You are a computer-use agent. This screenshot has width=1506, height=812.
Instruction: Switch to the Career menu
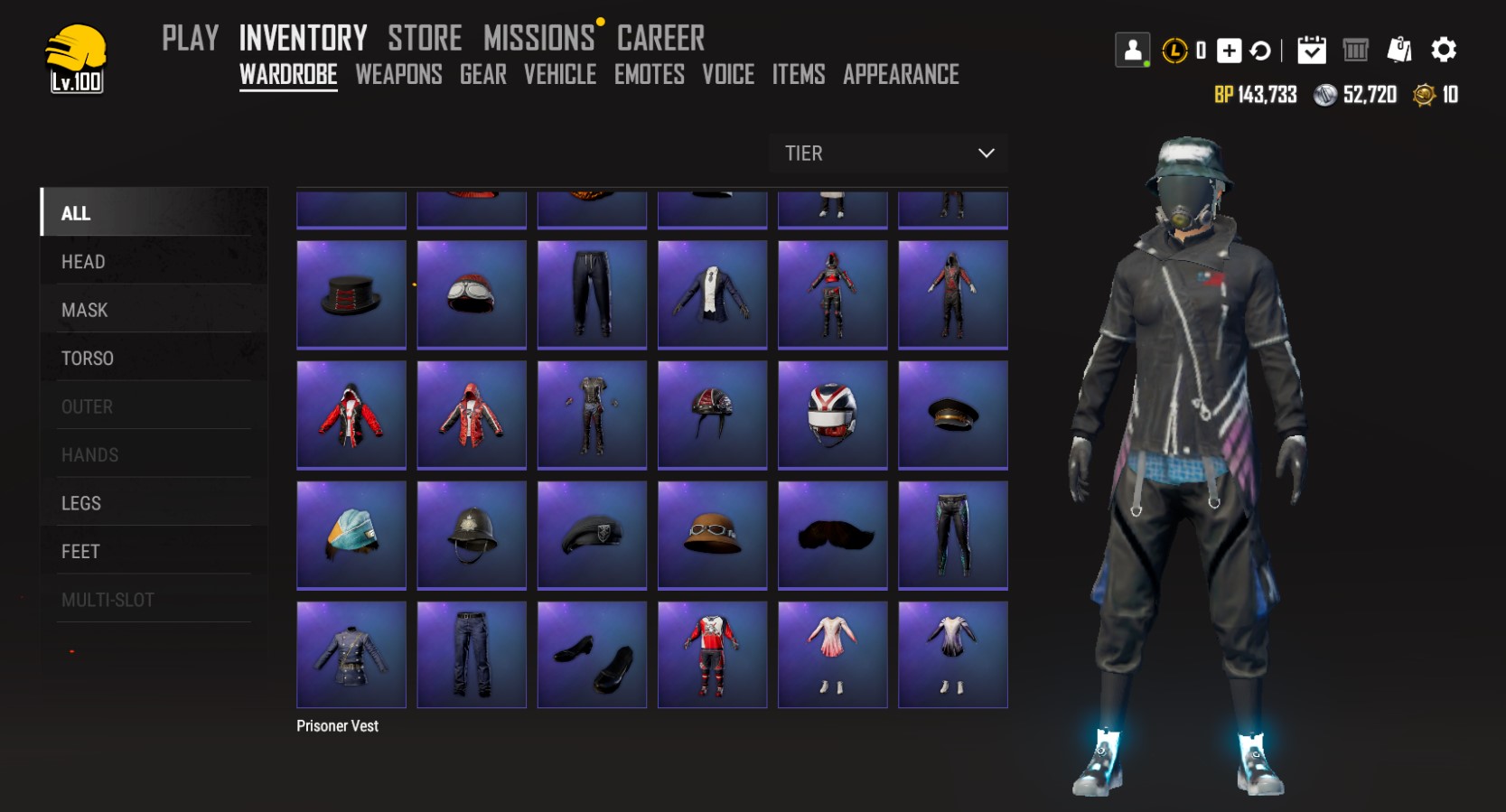click(x=660, y=38)
